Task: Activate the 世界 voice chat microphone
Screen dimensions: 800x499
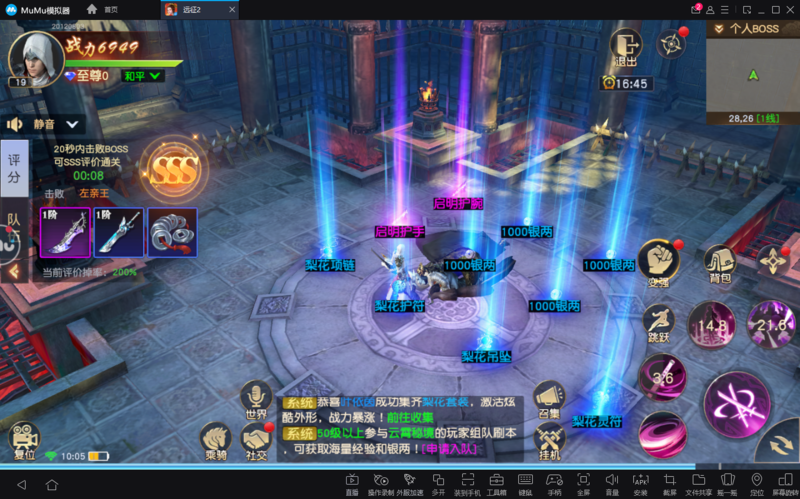Action: coord(256,398)
